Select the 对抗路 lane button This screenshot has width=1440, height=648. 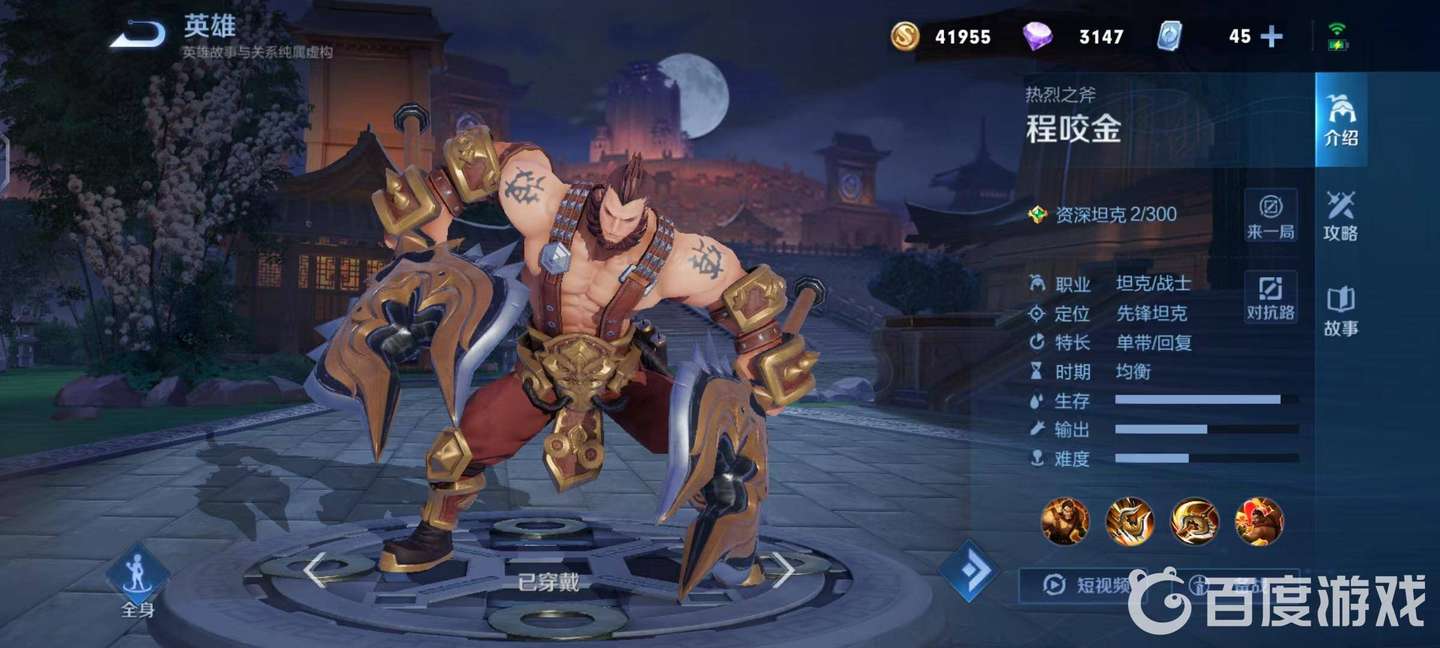(1270, 297)
